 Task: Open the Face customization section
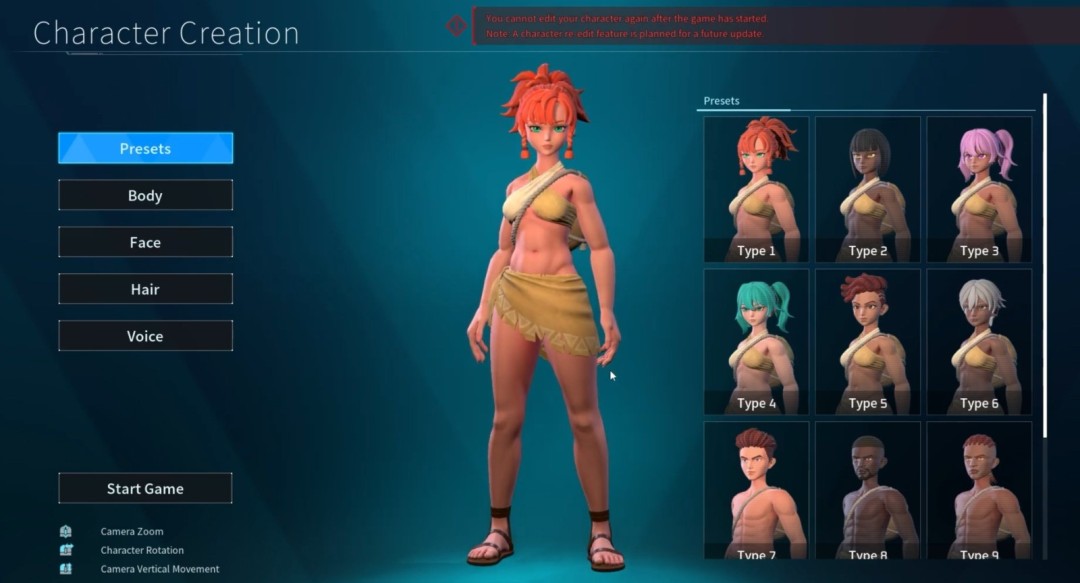pos(145,242)
